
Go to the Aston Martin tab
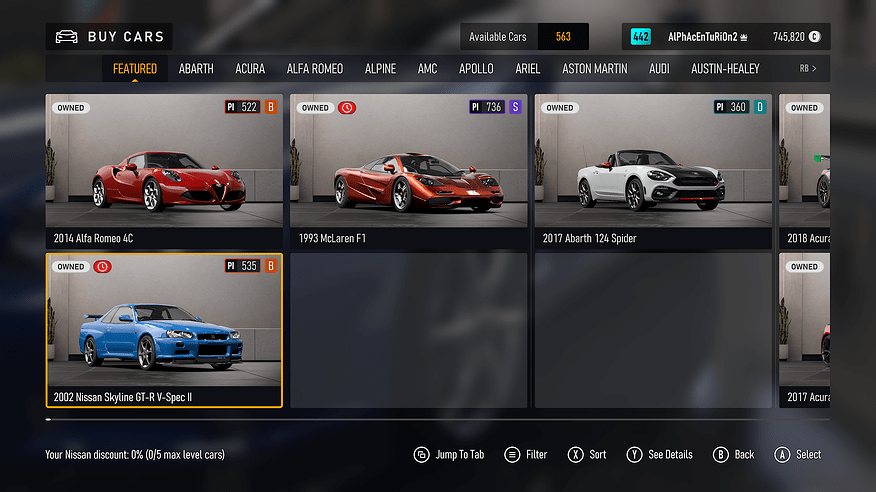coord(595,69)
